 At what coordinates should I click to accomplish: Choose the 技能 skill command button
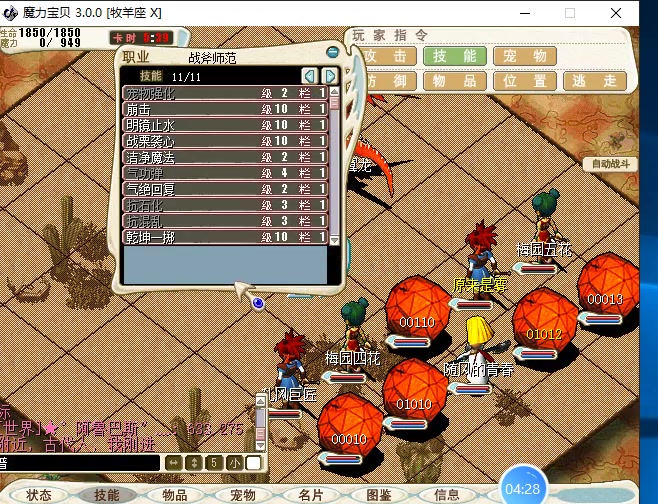(454, 56)
